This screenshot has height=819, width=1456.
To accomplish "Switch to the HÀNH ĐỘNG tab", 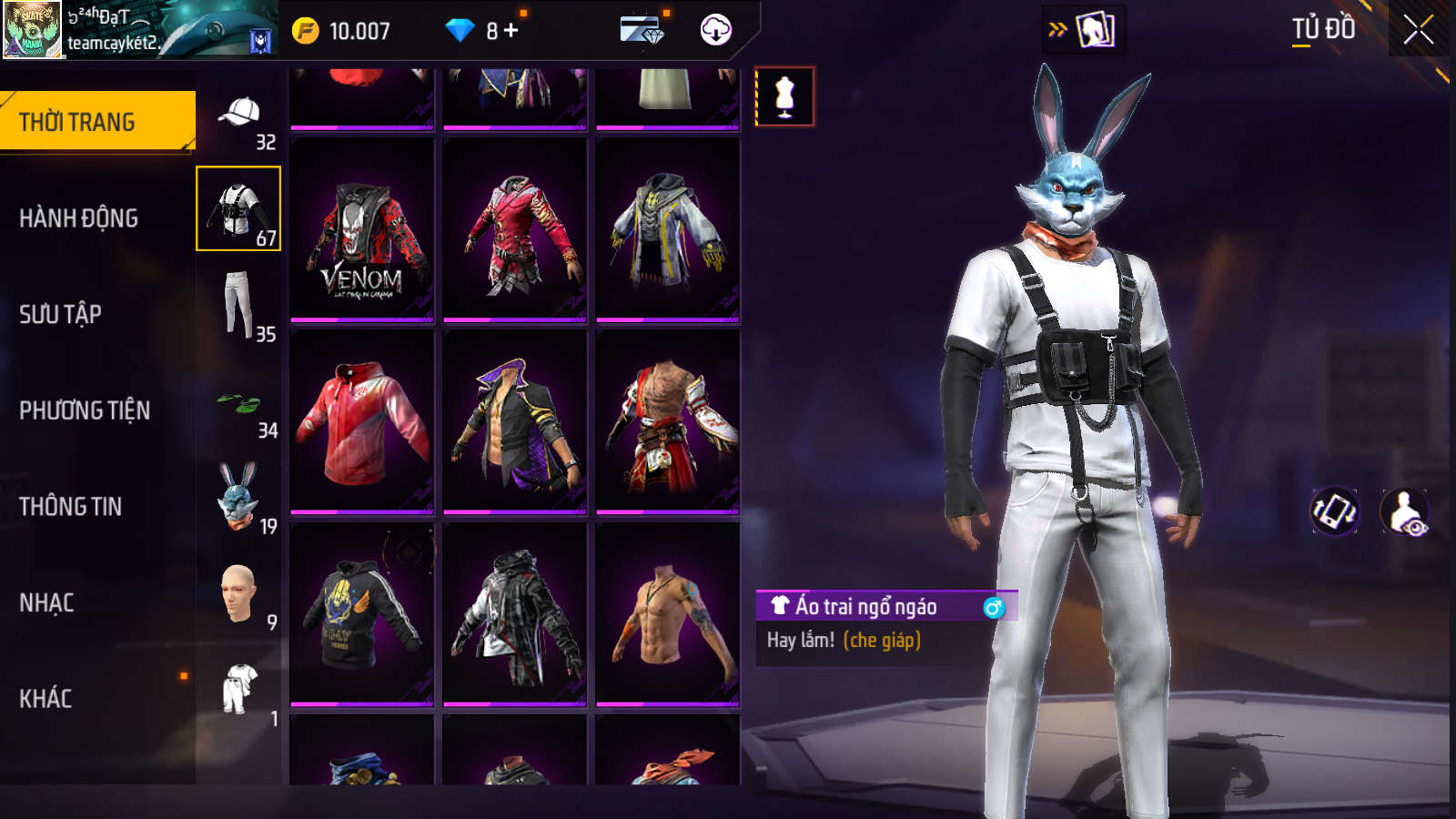I will click(x=79, y=218).
